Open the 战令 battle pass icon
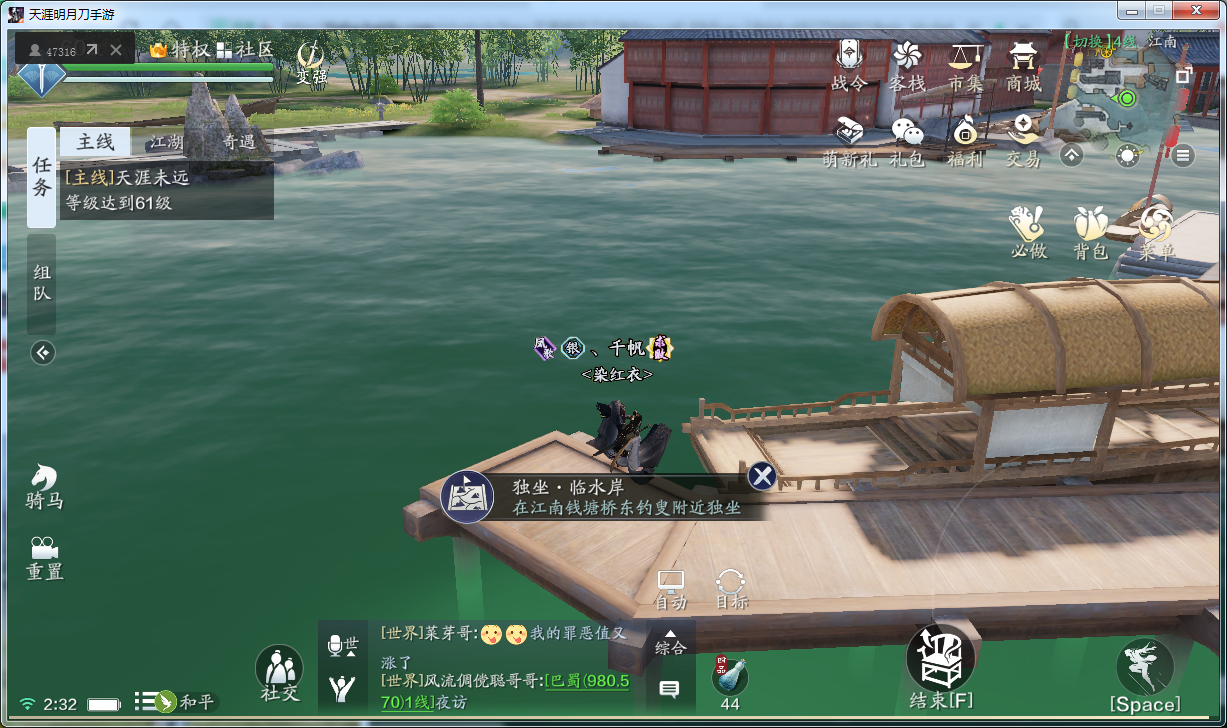 (849, 66)
